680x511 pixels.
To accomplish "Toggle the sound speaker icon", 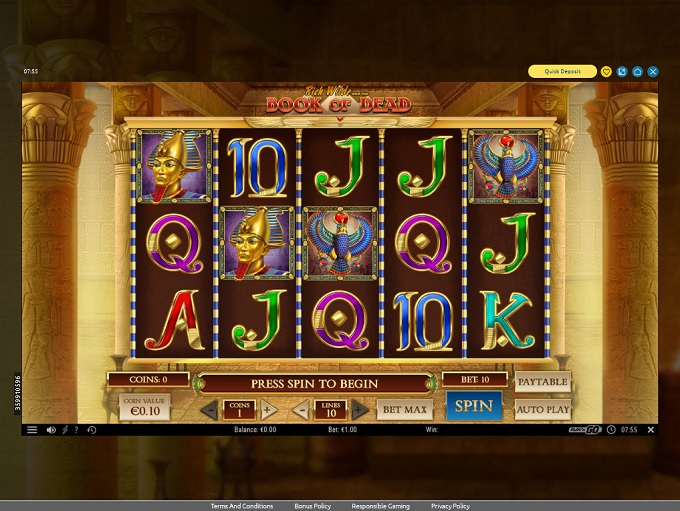I will tap(51, 430).
